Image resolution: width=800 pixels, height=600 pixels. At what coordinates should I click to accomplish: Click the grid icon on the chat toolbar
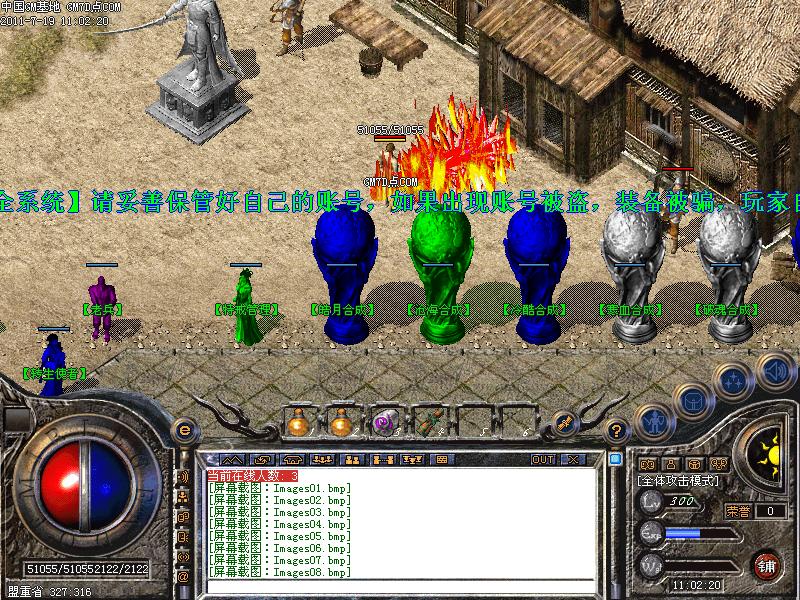tap(441, 459)
